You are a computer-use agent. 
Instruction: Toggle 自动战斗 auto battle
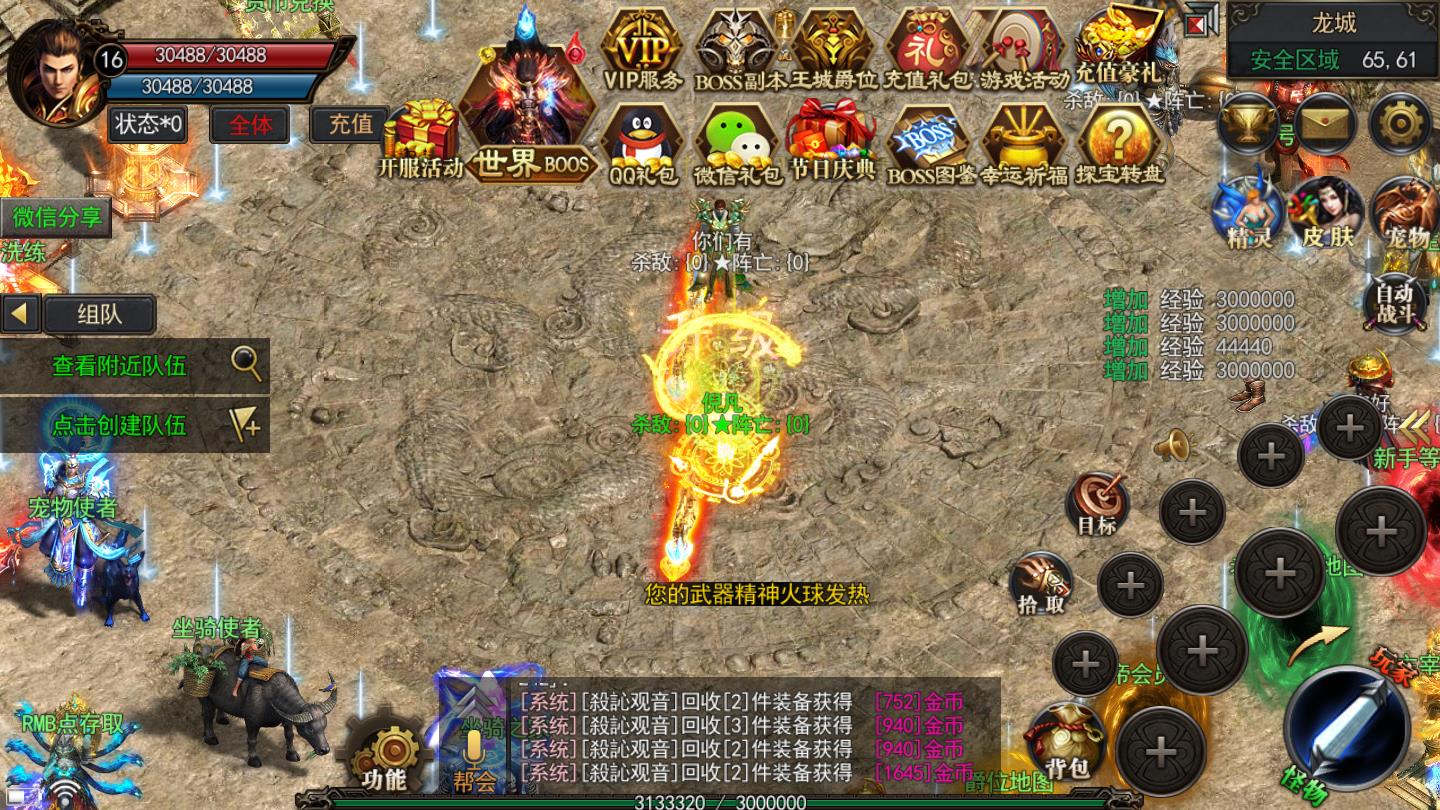[1394, 303]
